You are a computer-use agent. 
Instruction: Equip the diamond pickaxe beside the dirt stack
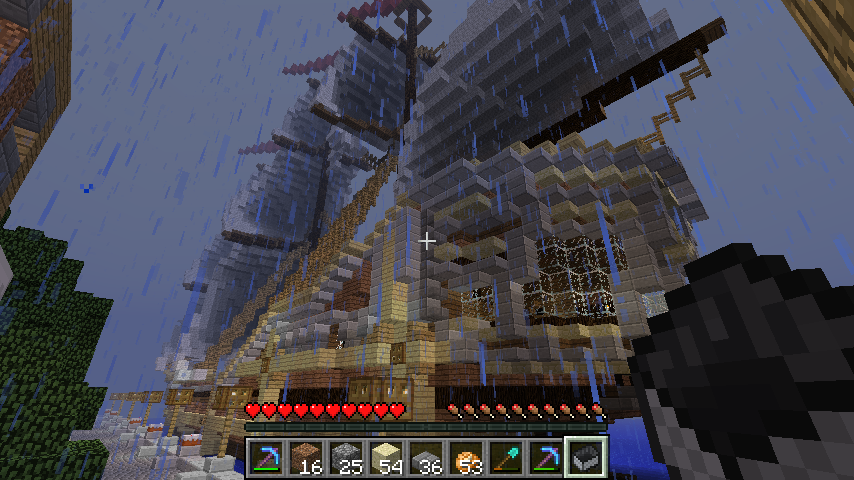[266, 458]
